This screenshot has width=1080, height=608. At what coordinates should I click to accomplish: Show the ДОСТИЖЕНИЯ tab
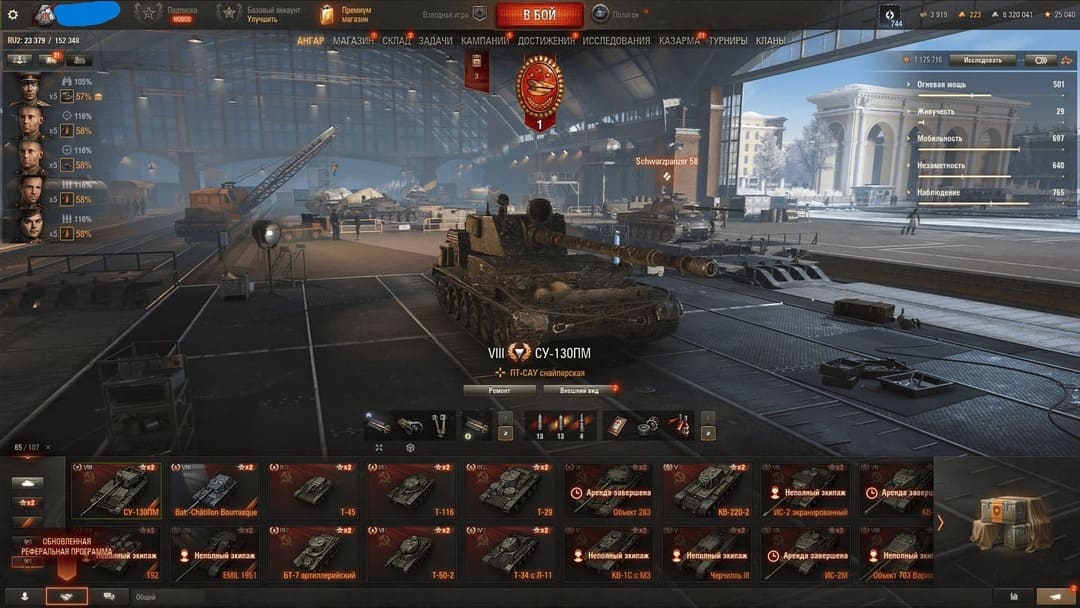coord(547,41)
